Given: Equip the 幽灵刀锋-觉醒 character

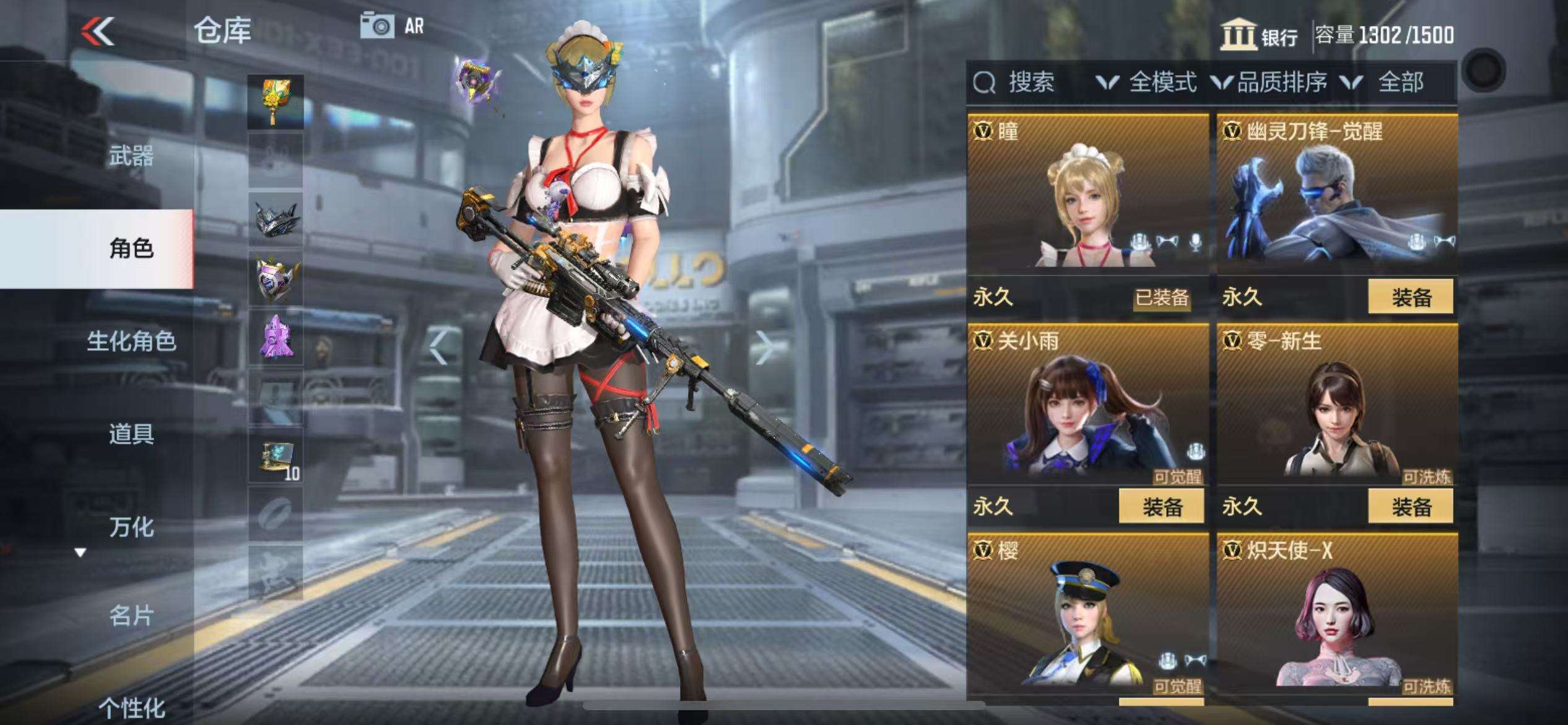Looking at the screenshot, I should pyautogui.click(x=1410, y=297).
